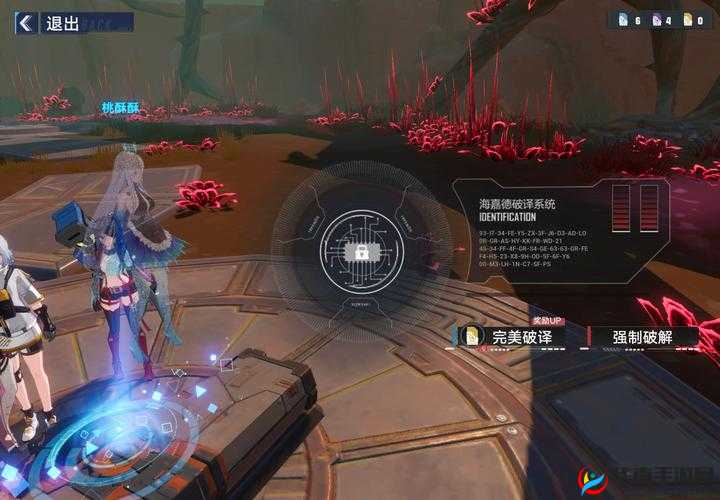Select the 强制破解 forced crack button
This screenshot has width=720, height=500.
click(x=644, y=337)
